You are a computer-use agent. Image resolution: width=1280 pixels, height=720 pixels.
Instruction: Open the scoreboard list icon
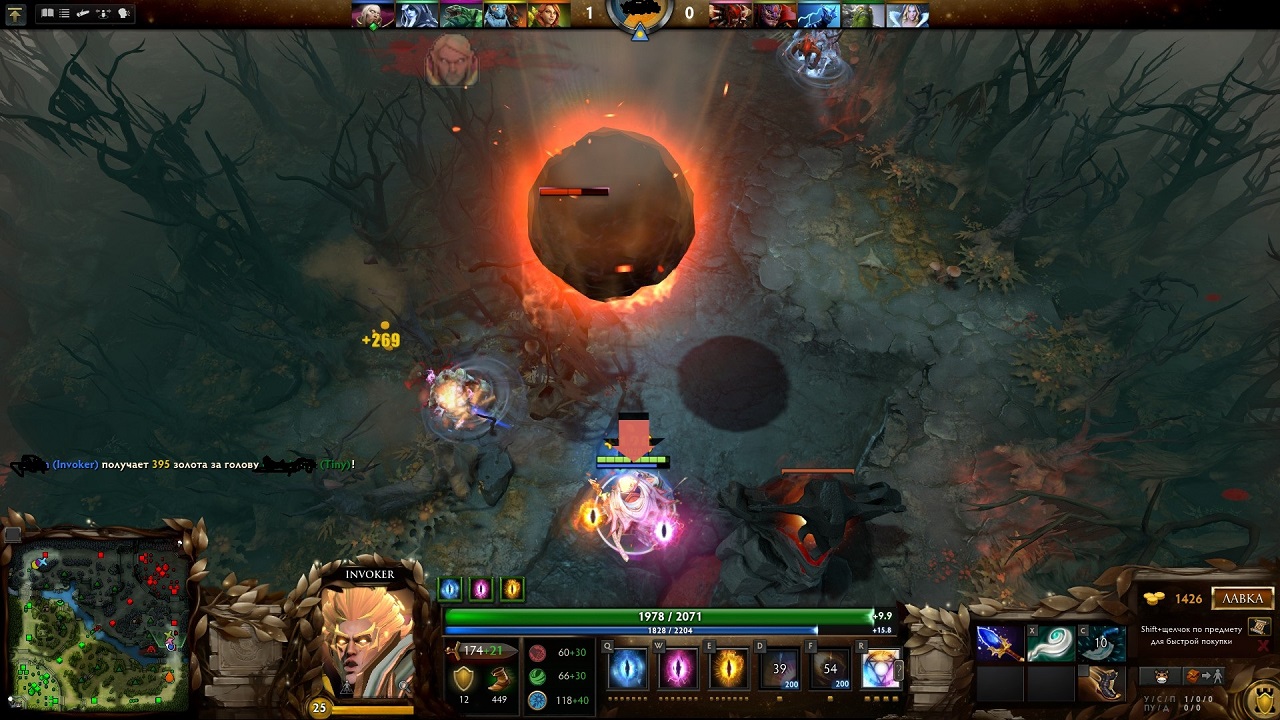click(x=65, y=14)
